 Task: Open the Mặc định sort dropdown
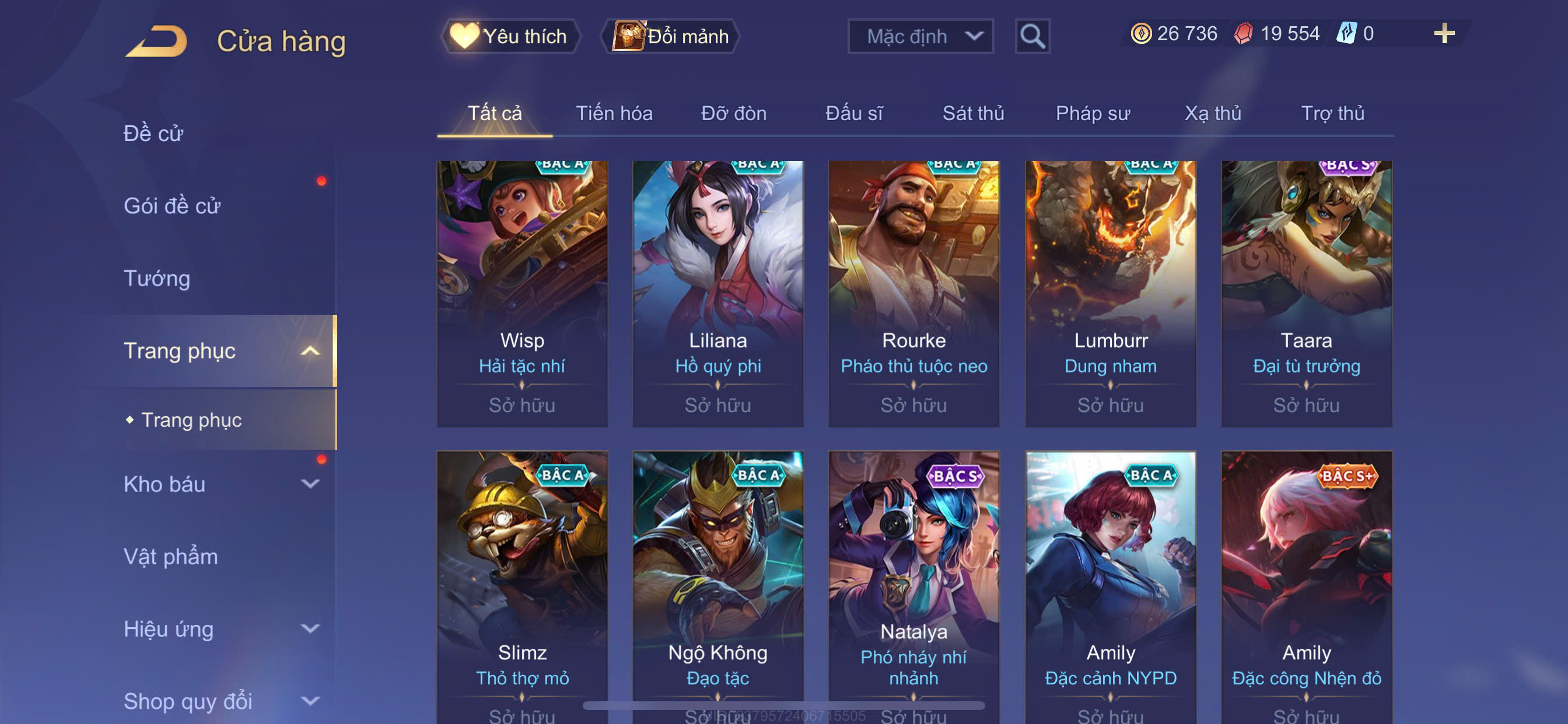(921, 37)
